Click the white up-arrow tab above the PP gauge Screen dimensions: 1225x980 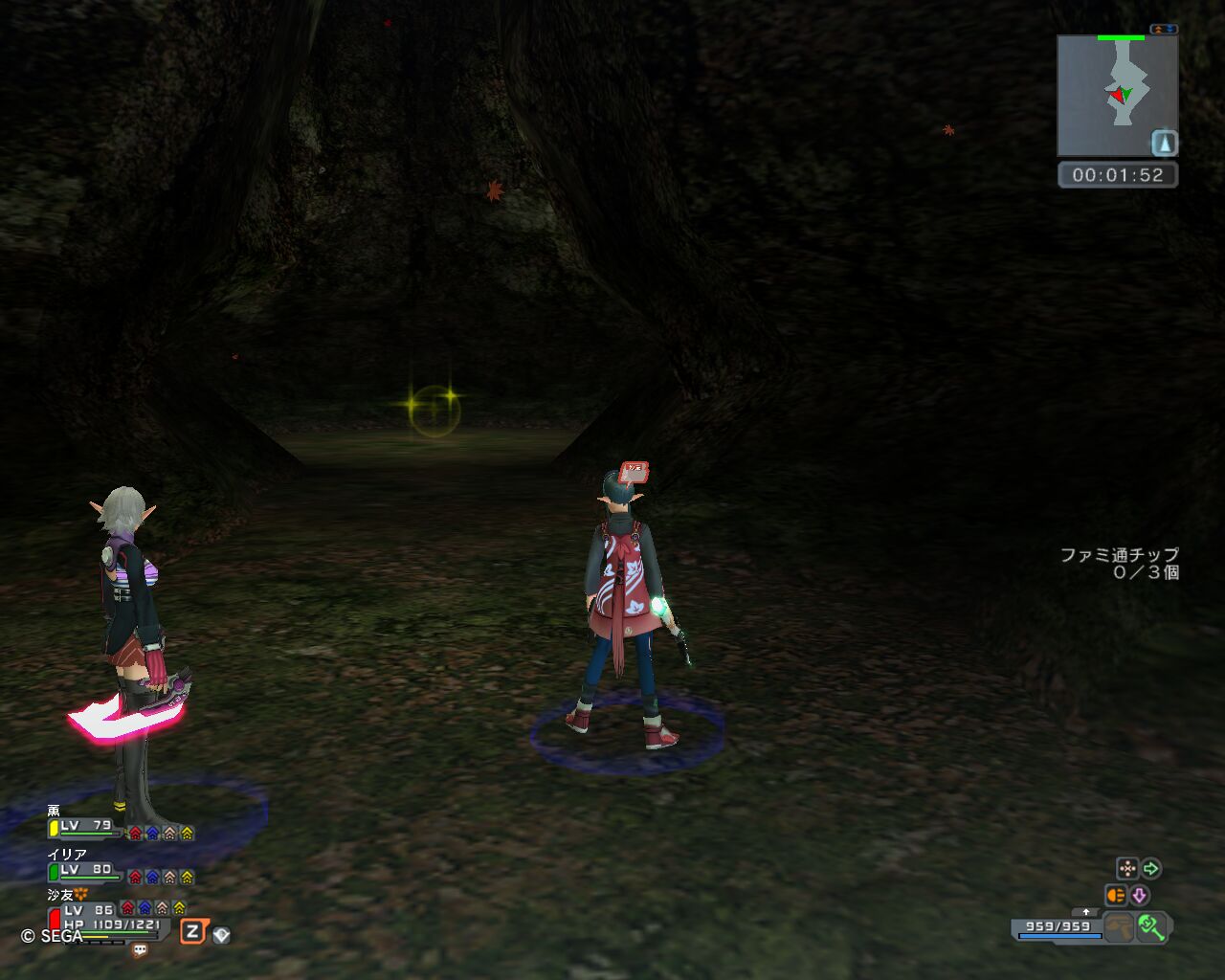coord(1085,912)
